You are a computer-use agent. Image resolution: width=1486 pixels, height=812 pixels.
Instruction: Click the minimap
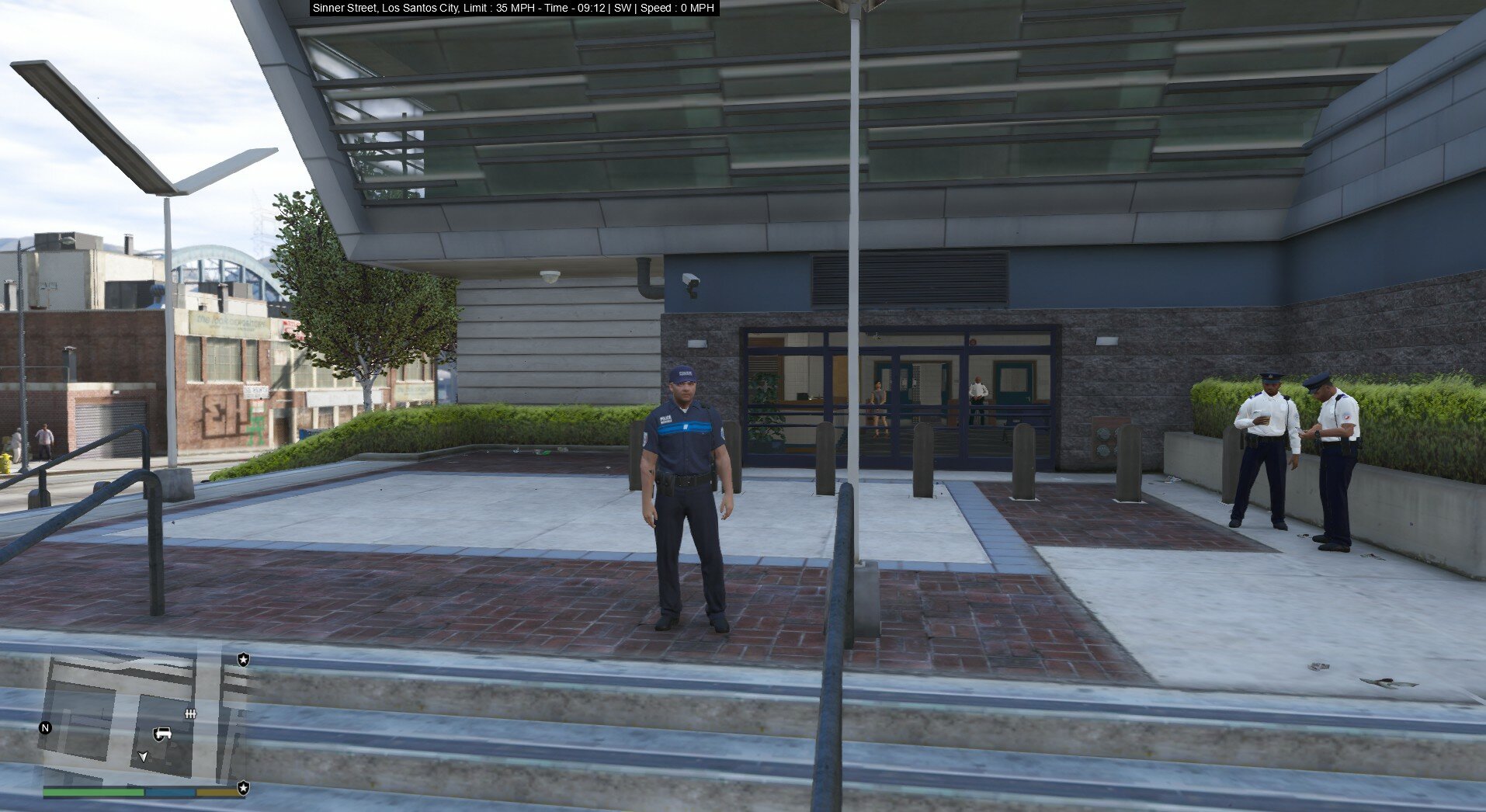coord(144,718)
